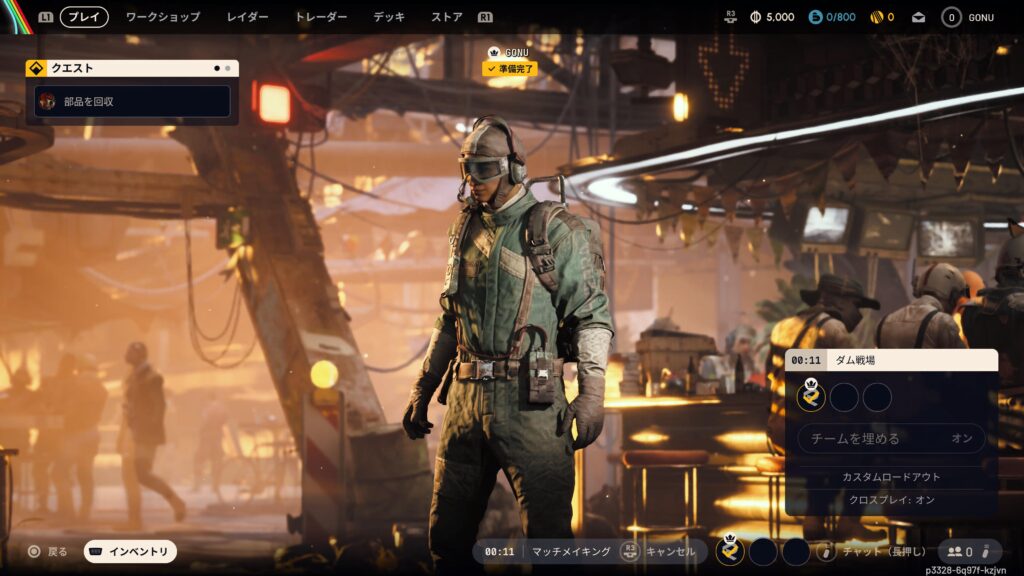
Task: Select the 部品を回収 quest entry
Action: 132,101
